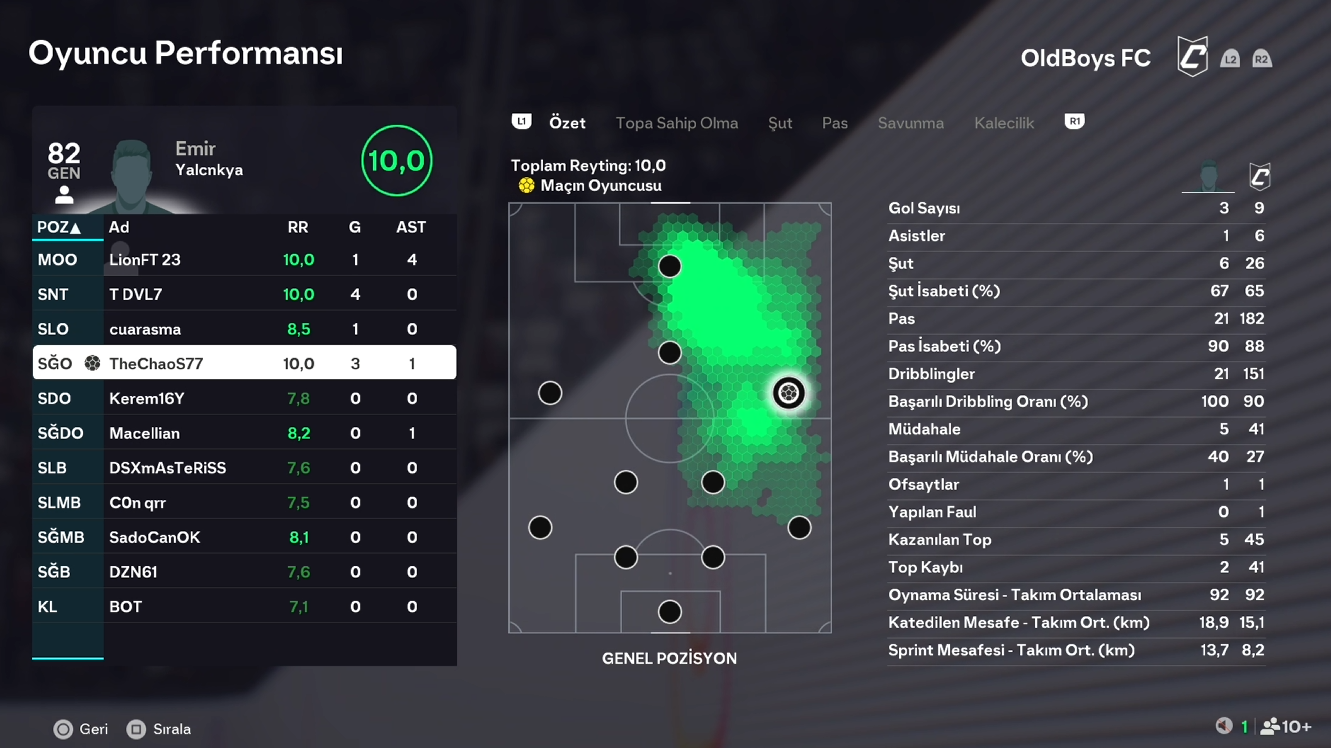This screenshot has height=748, width=1331.
Task: Sort players by the POZ column
Action: (59, 228)
